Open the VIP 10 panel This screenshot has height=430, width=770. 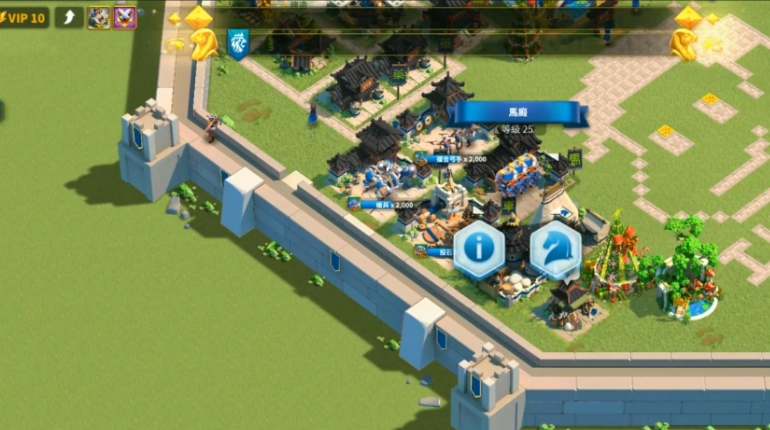point(25,17)
